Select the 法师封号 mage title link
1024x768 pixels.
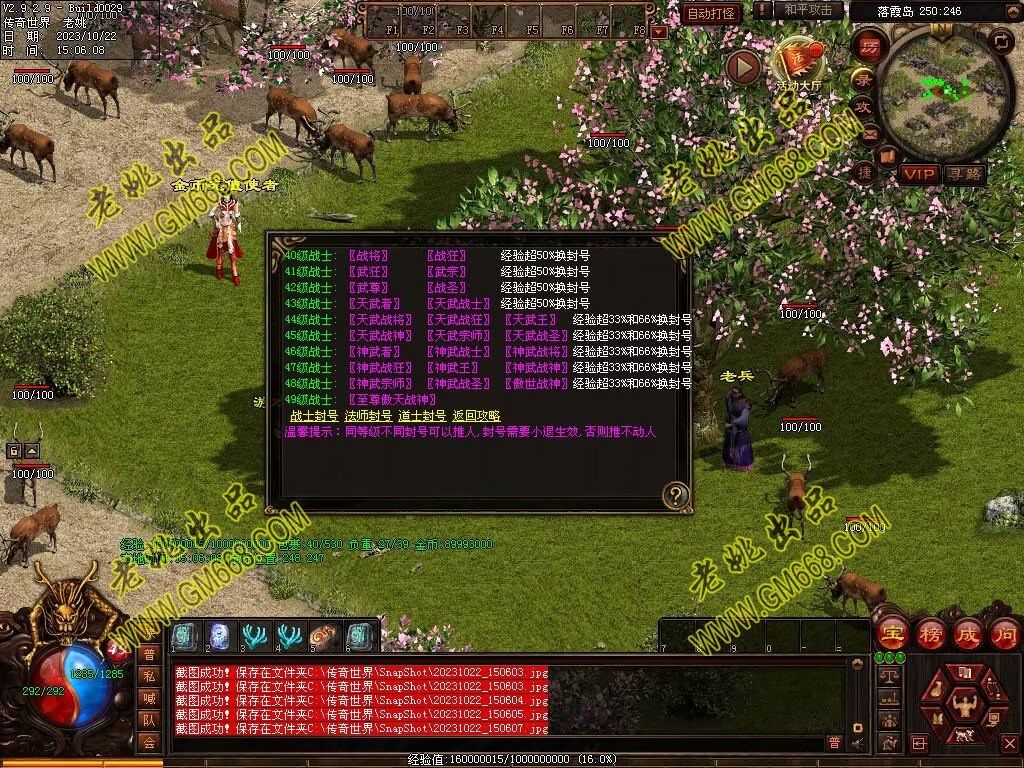pyautogui.click(x=368, y=416)
